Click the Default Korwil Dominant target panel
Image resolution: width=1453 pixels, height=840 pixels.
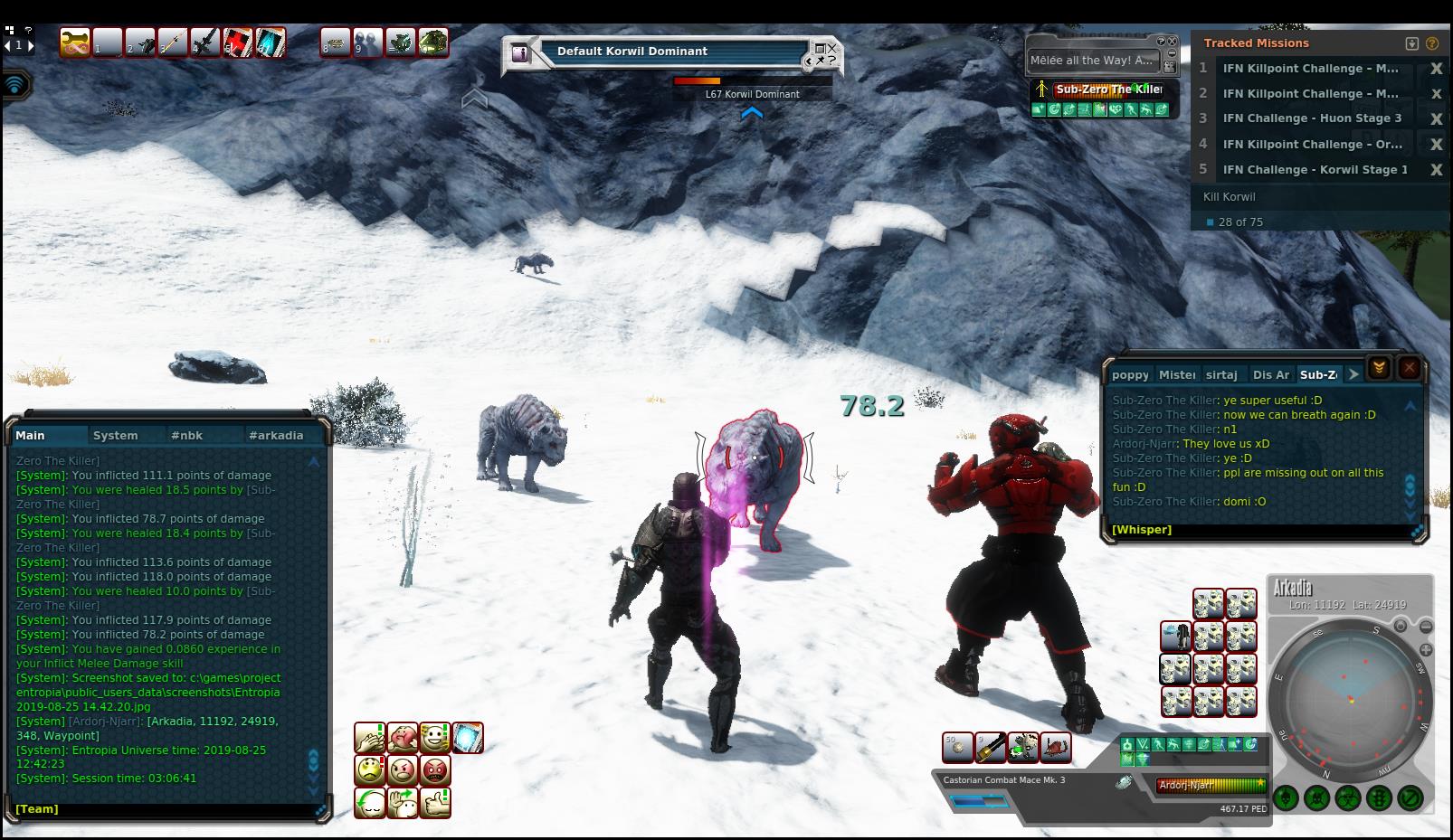670,52
